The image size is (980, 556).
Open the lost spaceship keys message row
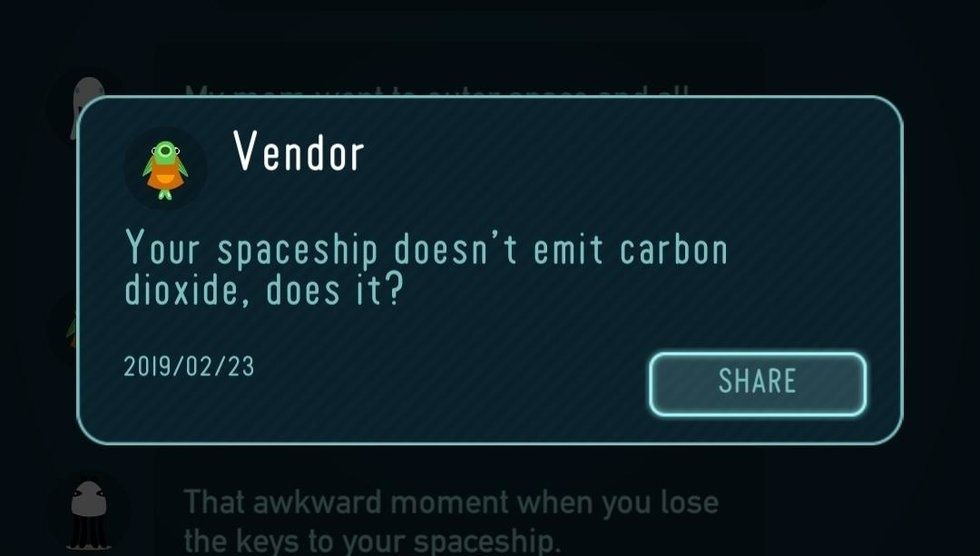pos(450,518)
